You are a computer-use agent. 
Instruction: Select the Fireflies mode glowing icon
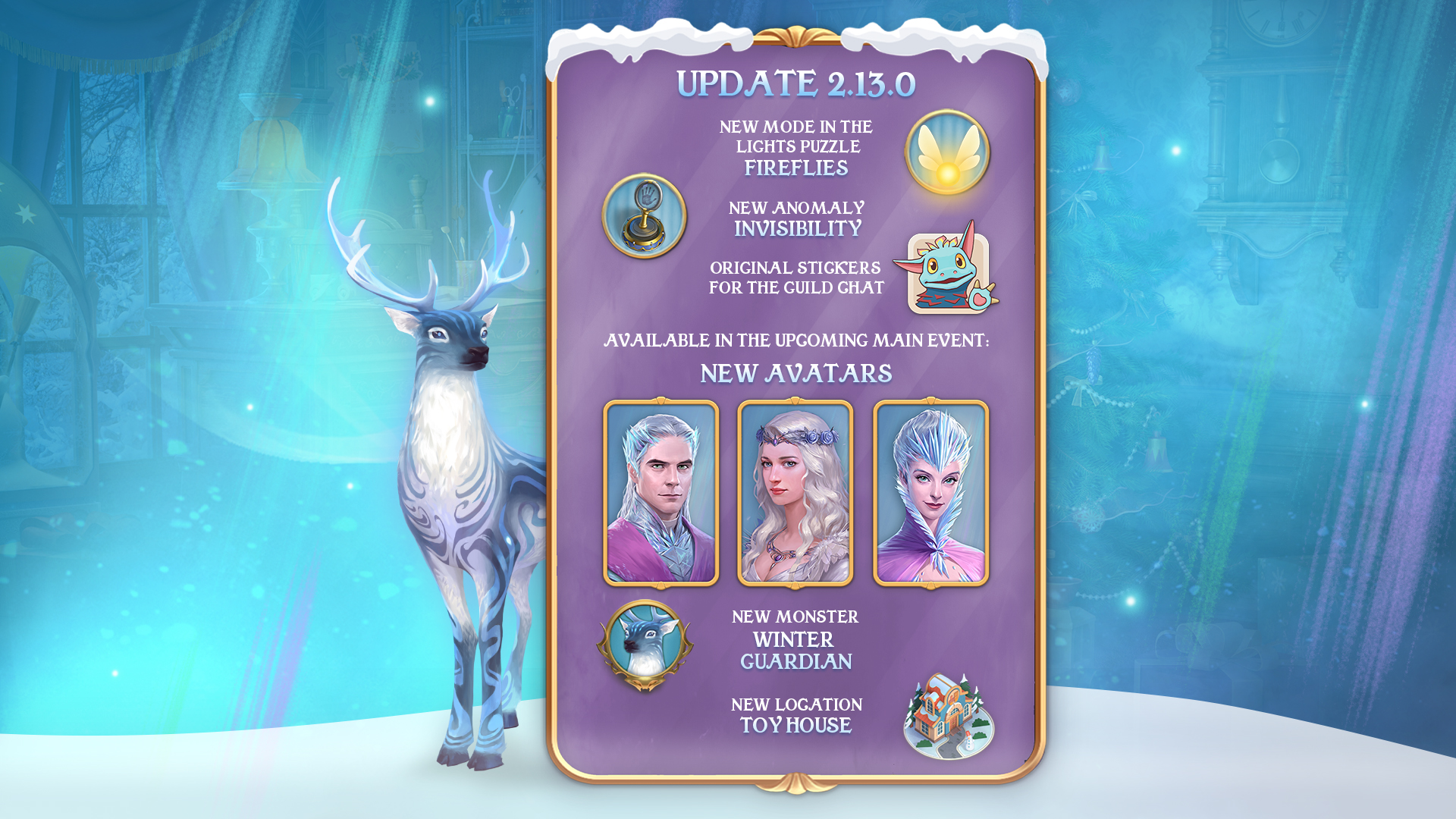pos(947,152)
